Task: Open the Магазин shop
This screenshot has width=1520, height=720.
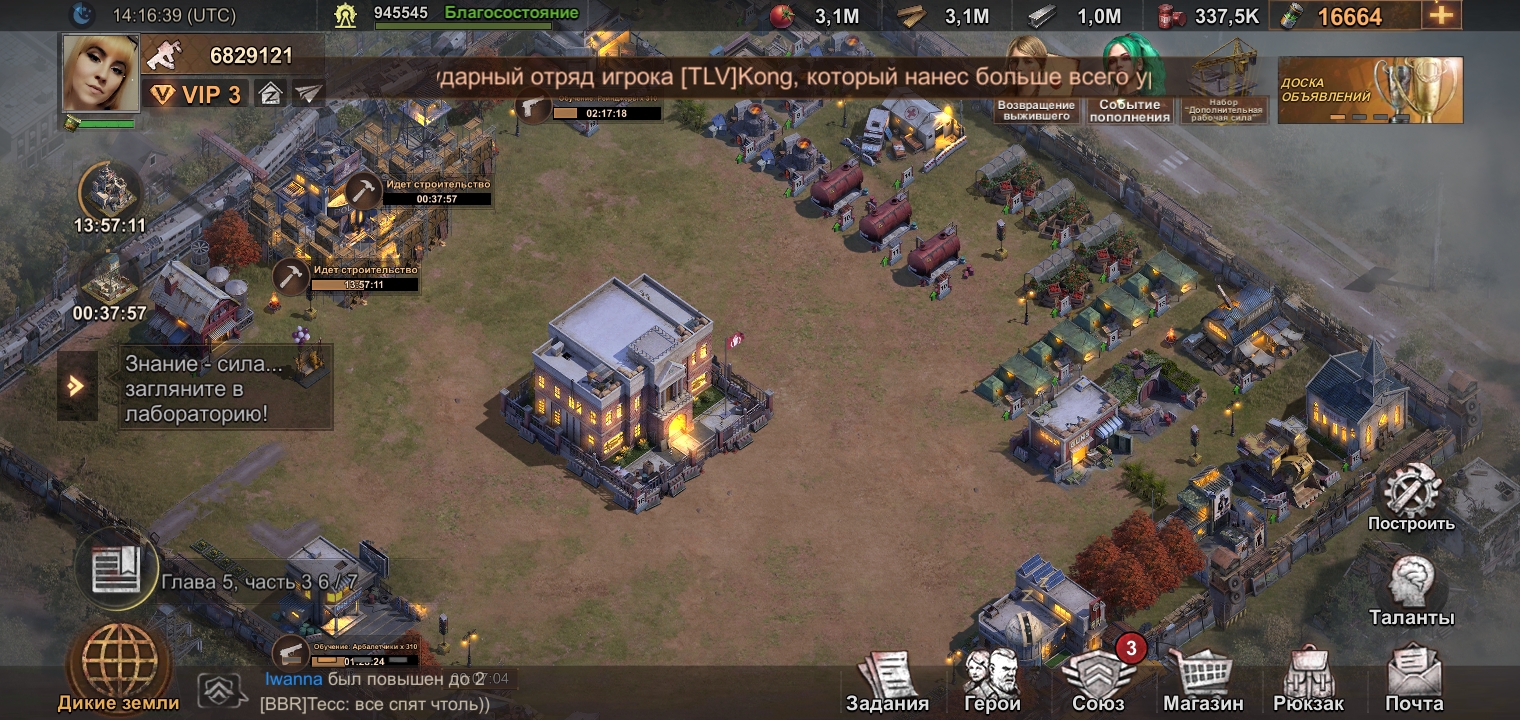Action: tap(1203, 682)
